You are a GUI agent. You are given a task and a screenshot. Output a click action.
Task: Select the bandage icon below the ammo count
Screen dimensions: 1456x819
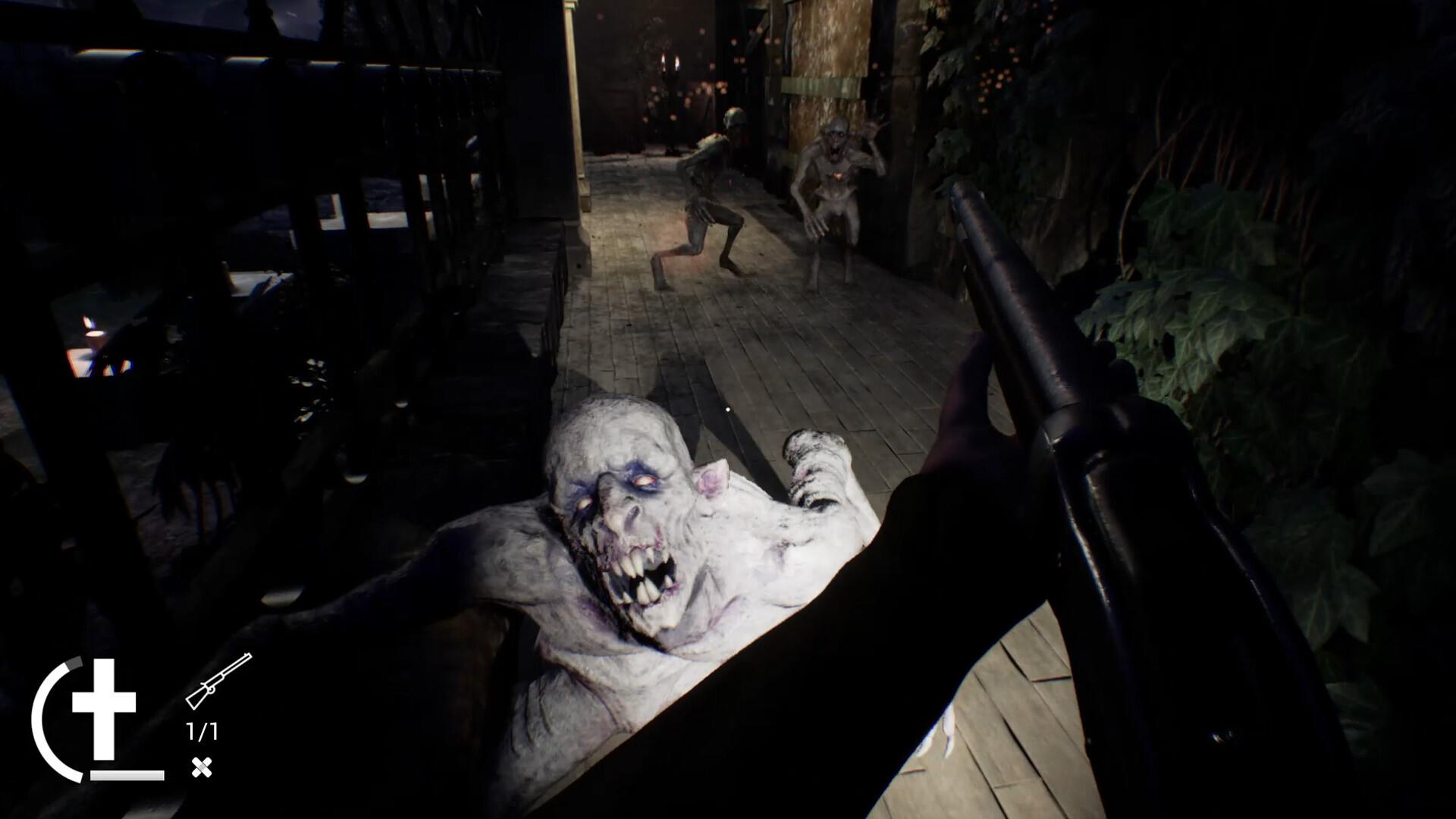point(201,766)
